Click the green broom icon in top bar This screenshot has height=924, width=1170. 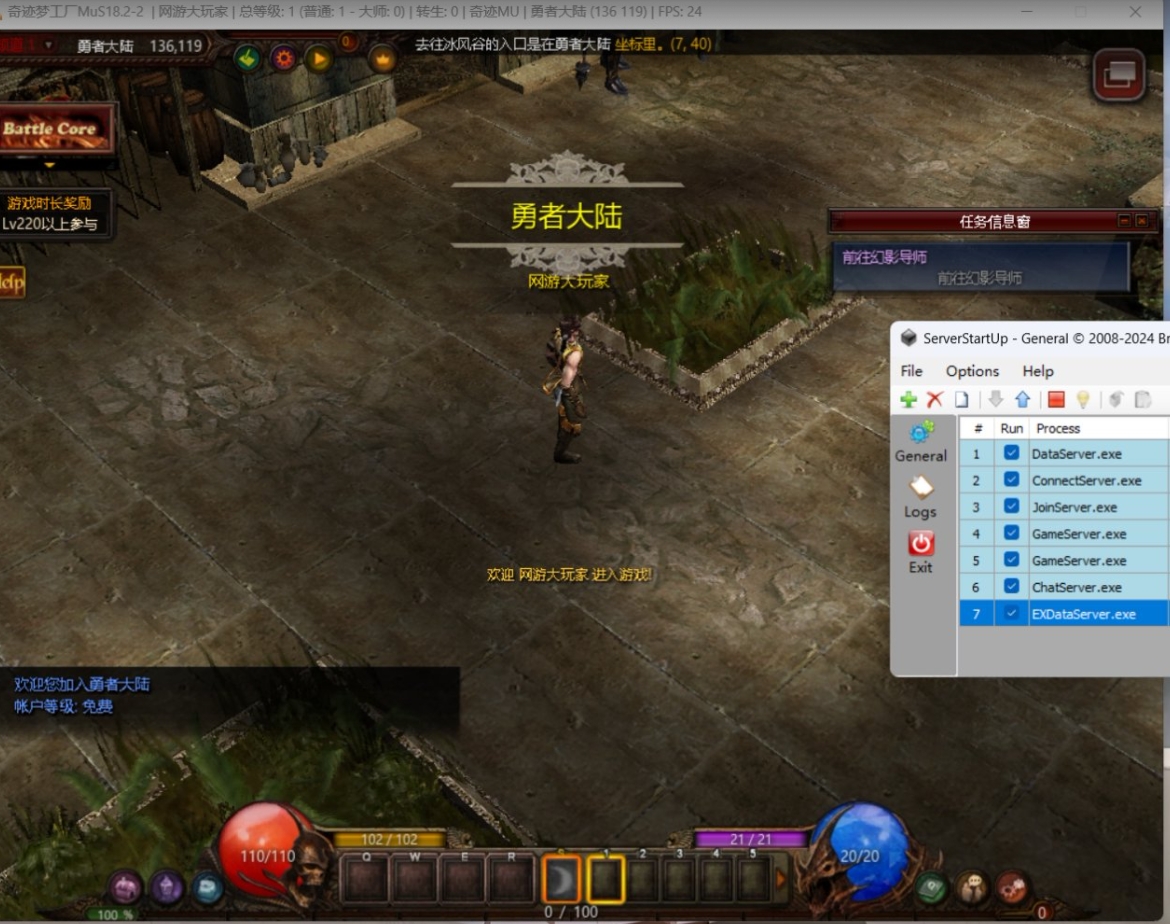click(247, 58)
